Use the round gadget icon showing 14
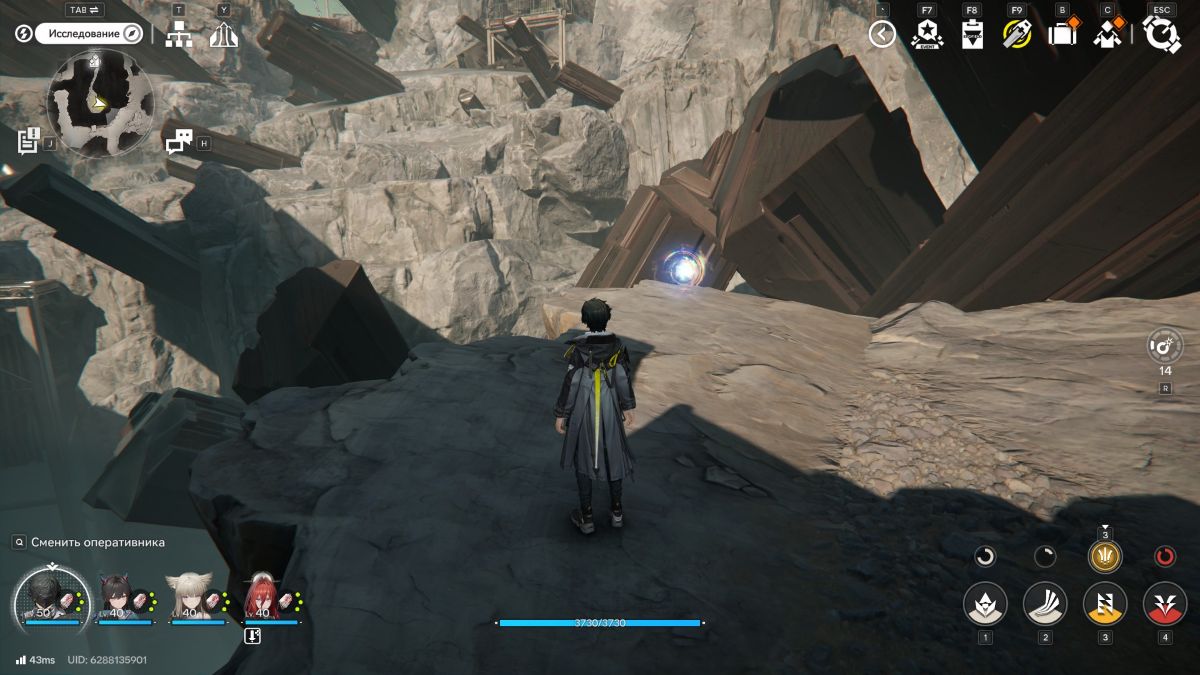1200x675 pixels. pos(1165,346)
